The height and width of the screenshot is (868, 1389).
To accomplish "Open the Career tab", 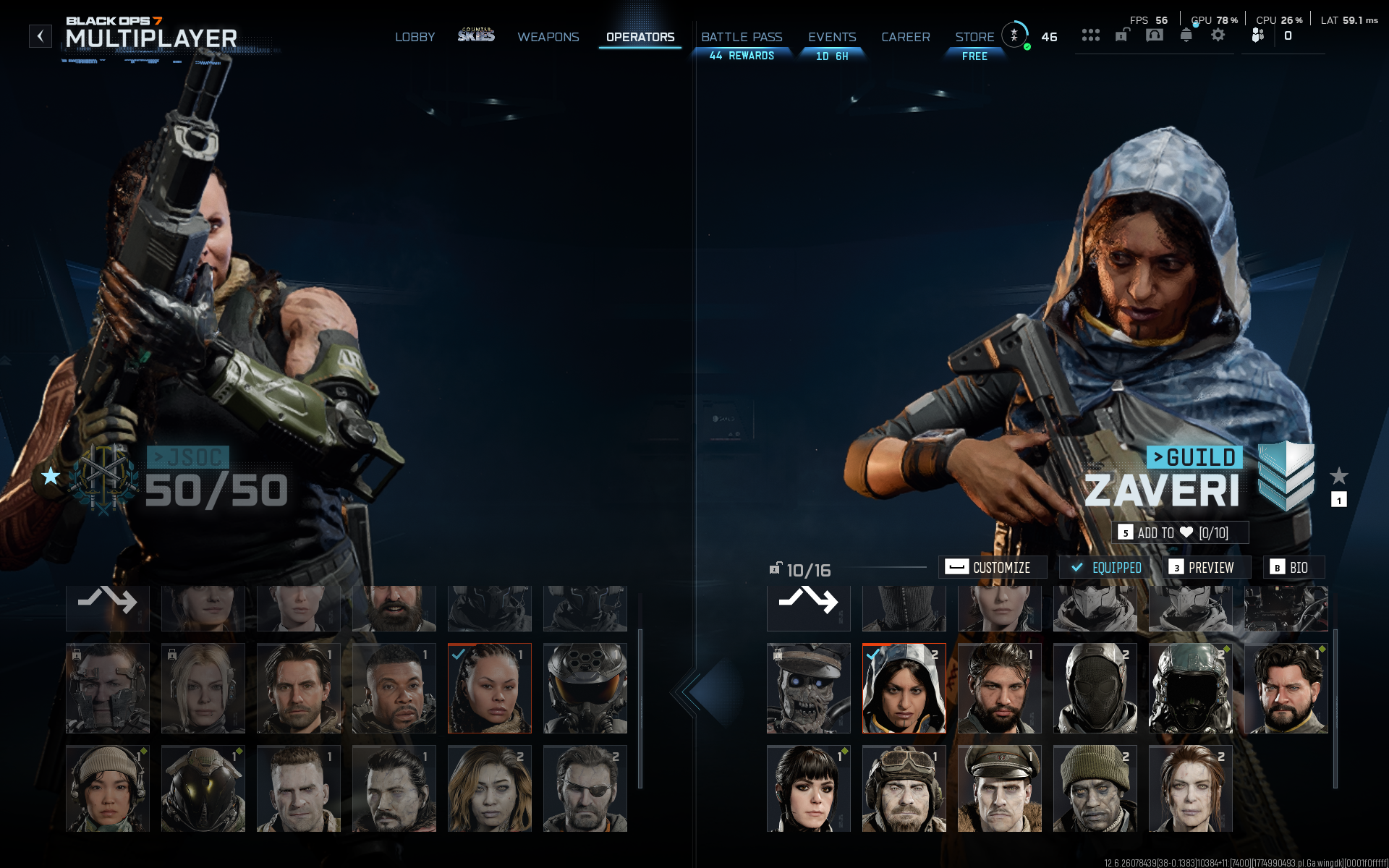I will (x=905, y=37).
